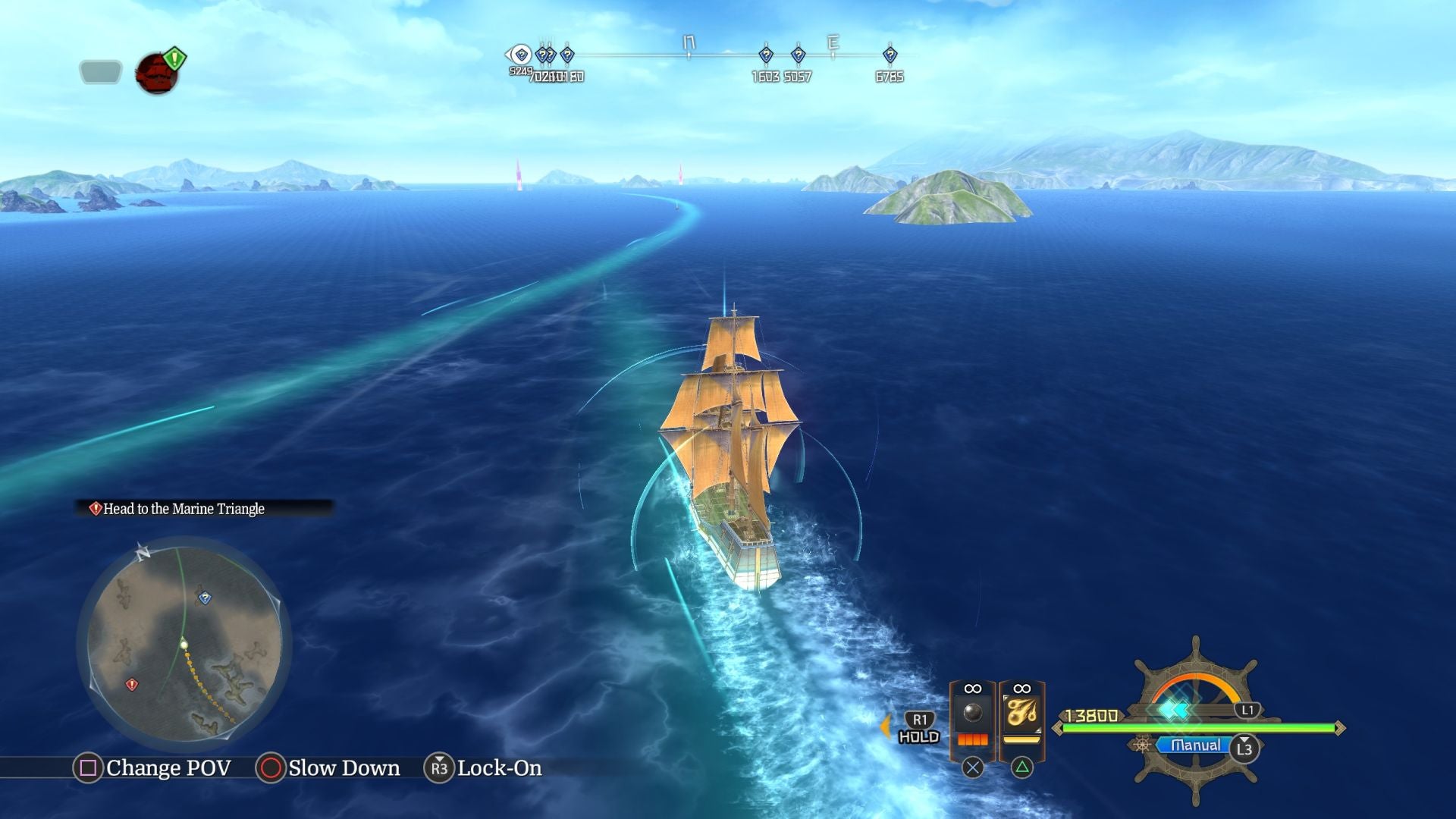Open the red ship crew portrait
This screenshot has height=819, width=1456.
pos(155,74)
